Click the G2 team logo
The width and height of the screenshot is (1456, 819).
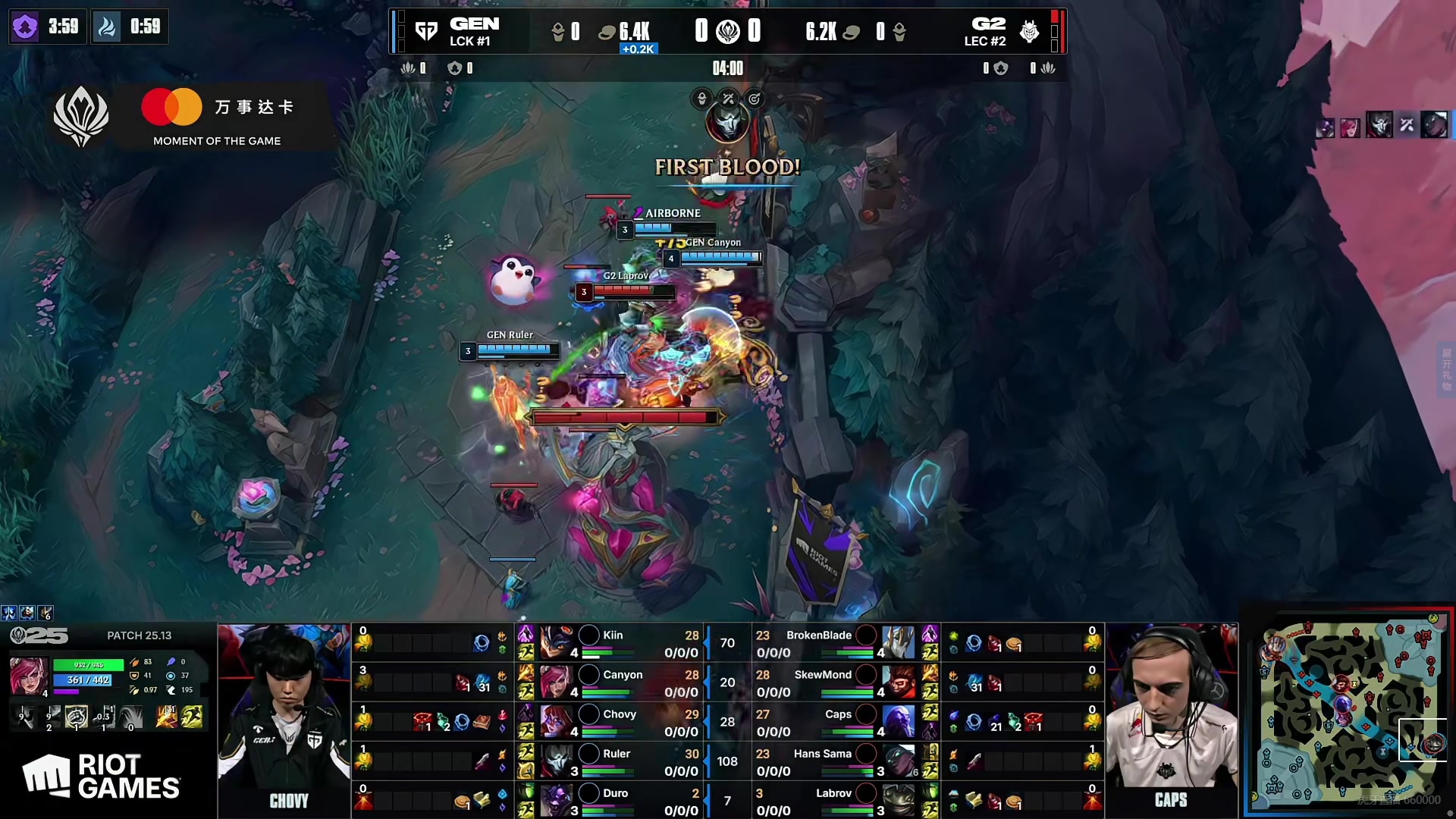[1029, 31]
